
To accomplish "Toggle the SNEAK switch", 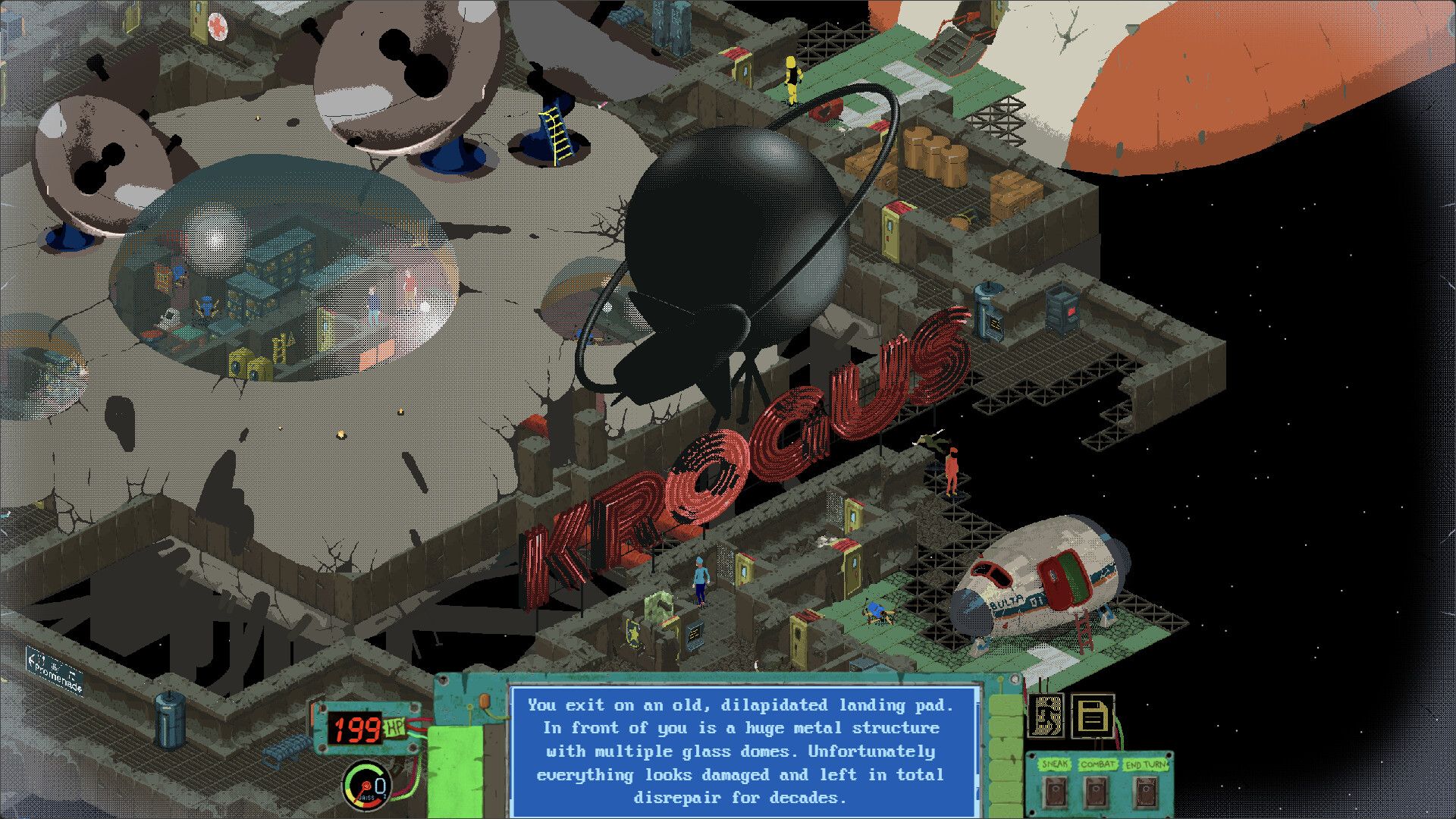I will tap(1055, 792).
